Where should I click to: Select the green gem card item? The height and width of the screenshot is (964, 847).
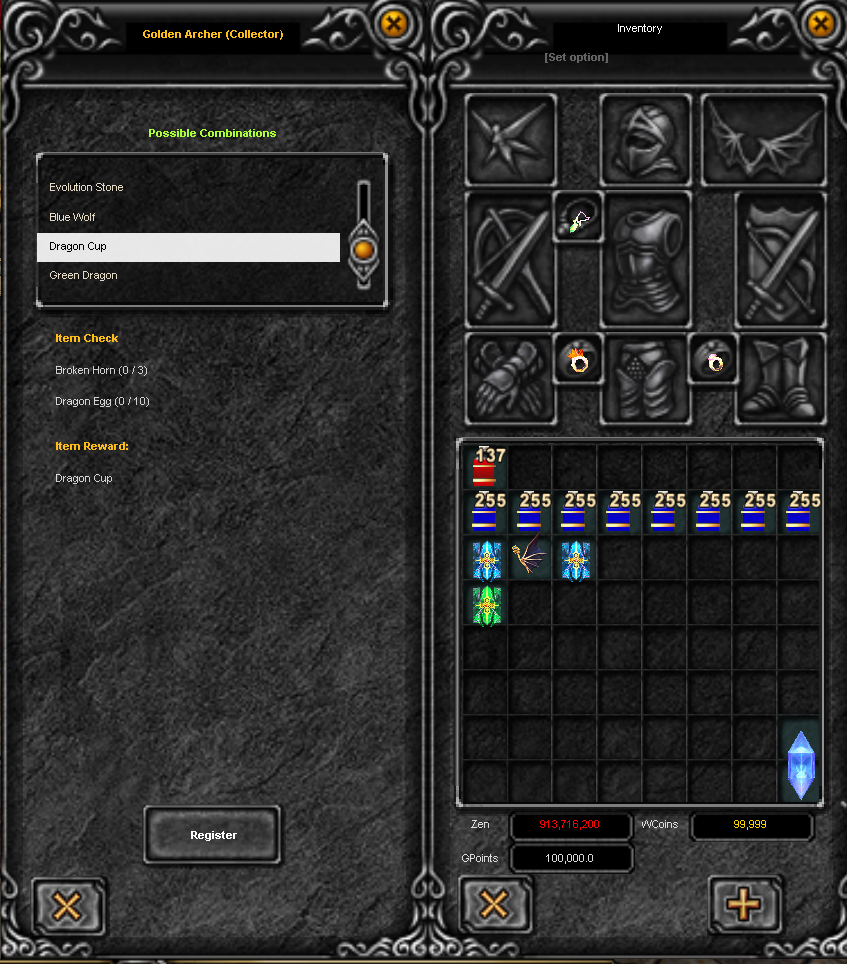click(485, 605)
